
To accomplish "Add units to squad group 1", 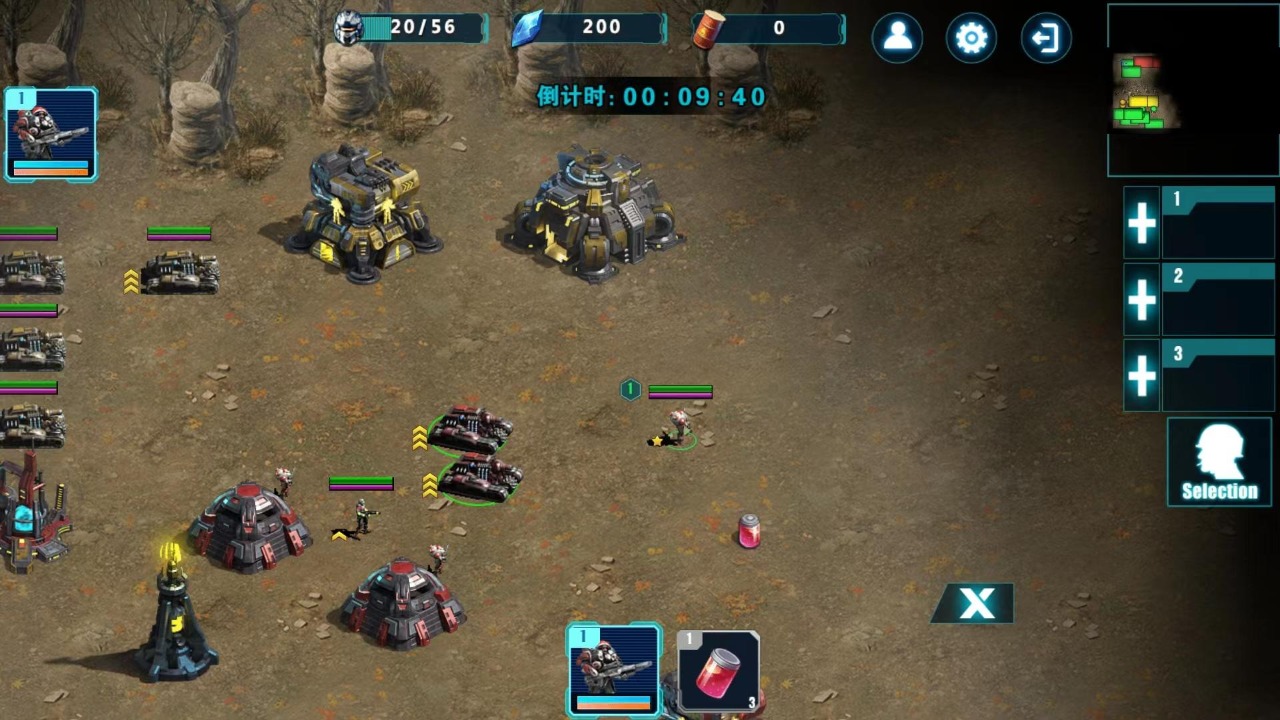I will coord(1142,223).
